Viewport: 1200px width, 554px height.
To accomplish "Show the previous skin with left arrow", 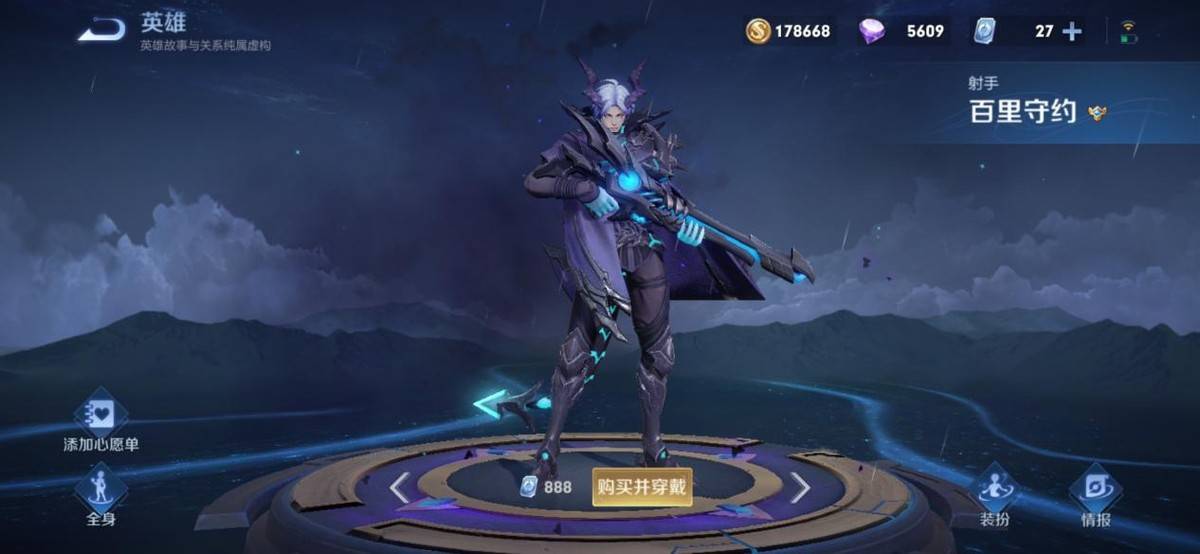I will click(400, 488).
